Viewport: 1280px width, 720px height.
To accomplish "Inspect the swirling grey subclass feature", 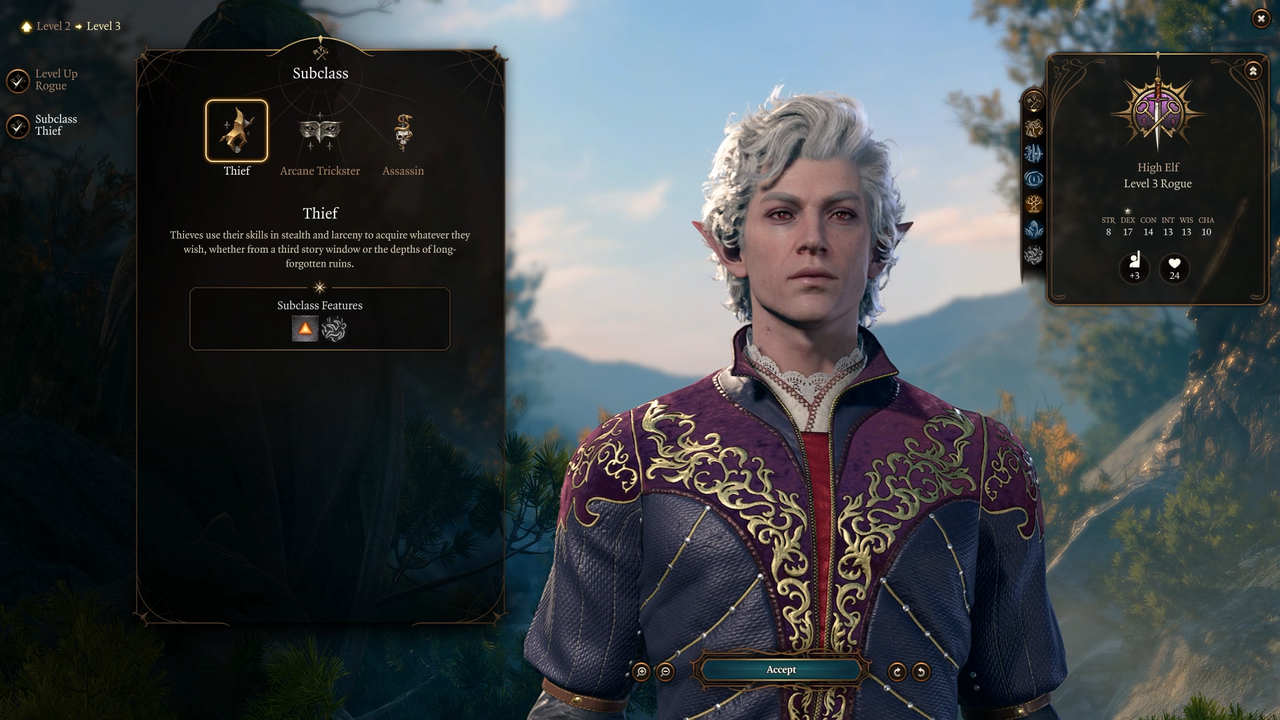I will tap(334, 329).
